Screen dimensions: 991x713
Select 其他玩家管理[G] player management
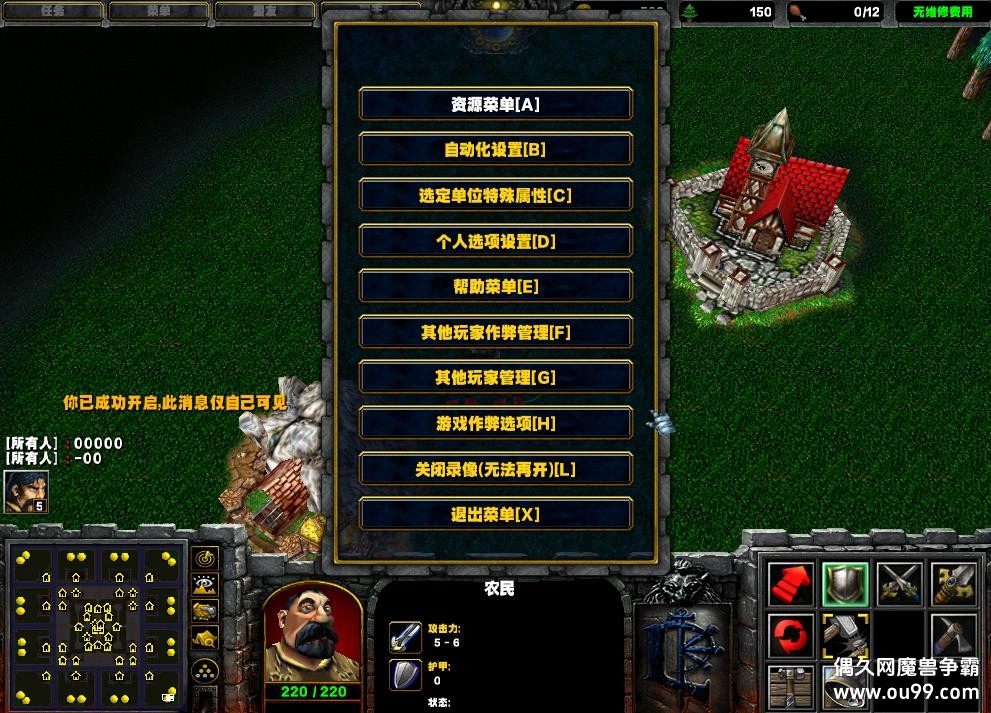495,378
